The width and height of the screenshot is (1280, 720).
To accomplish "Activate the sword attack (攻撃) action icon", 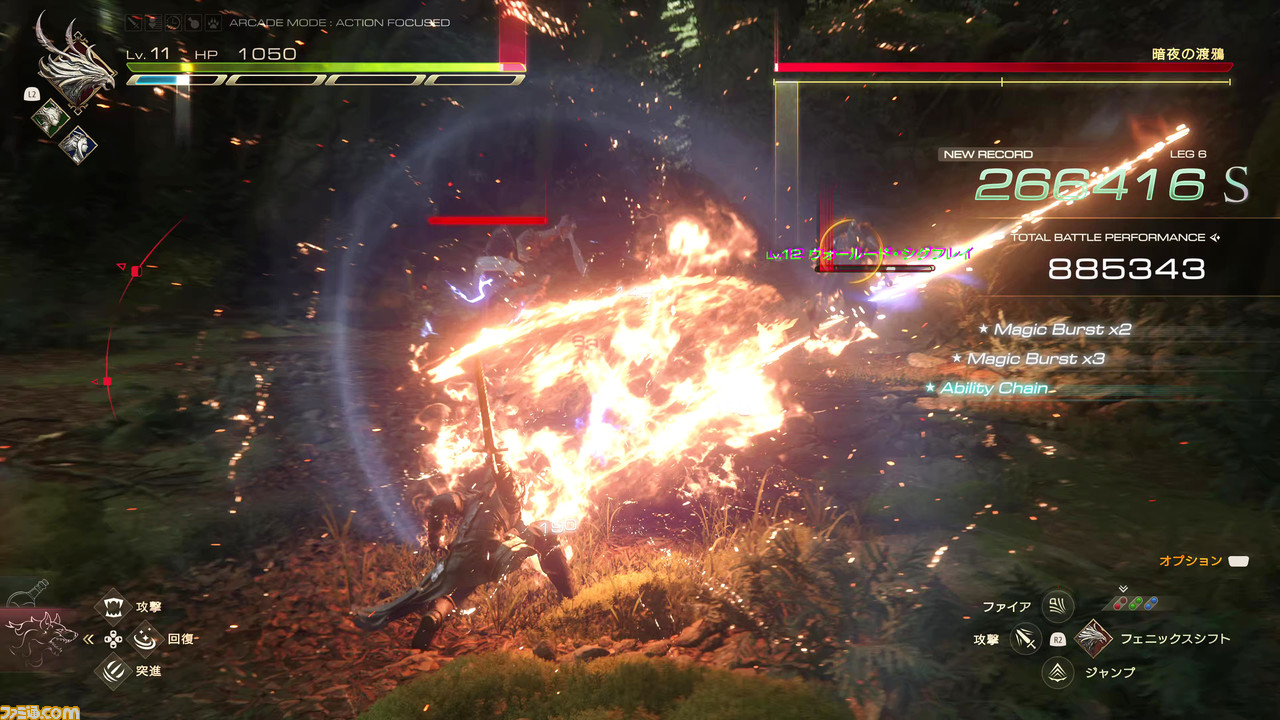I will coord(1025,638).
